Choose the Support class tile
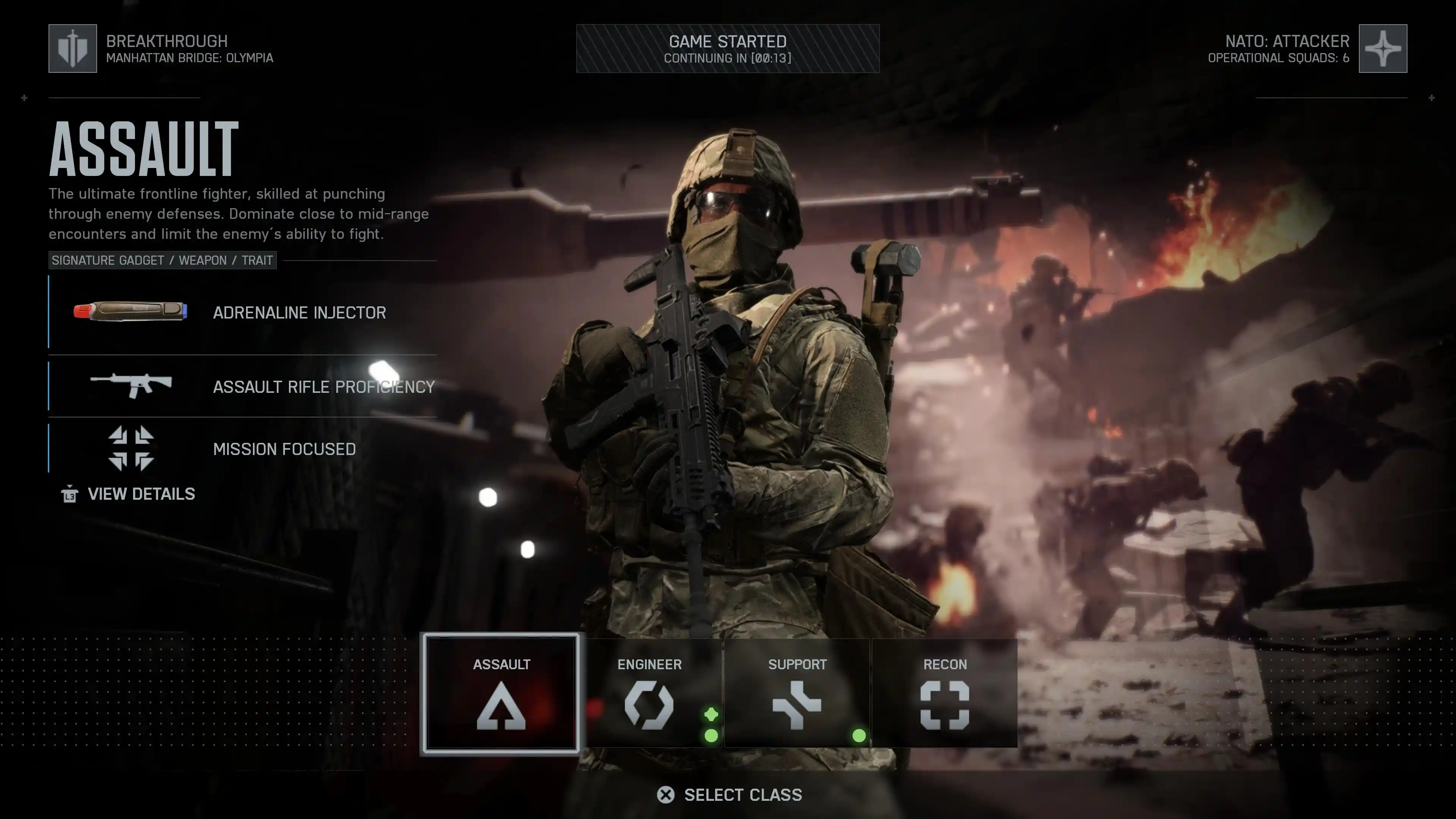Viewport: 1456px width, 819px height. coord(797,693)
